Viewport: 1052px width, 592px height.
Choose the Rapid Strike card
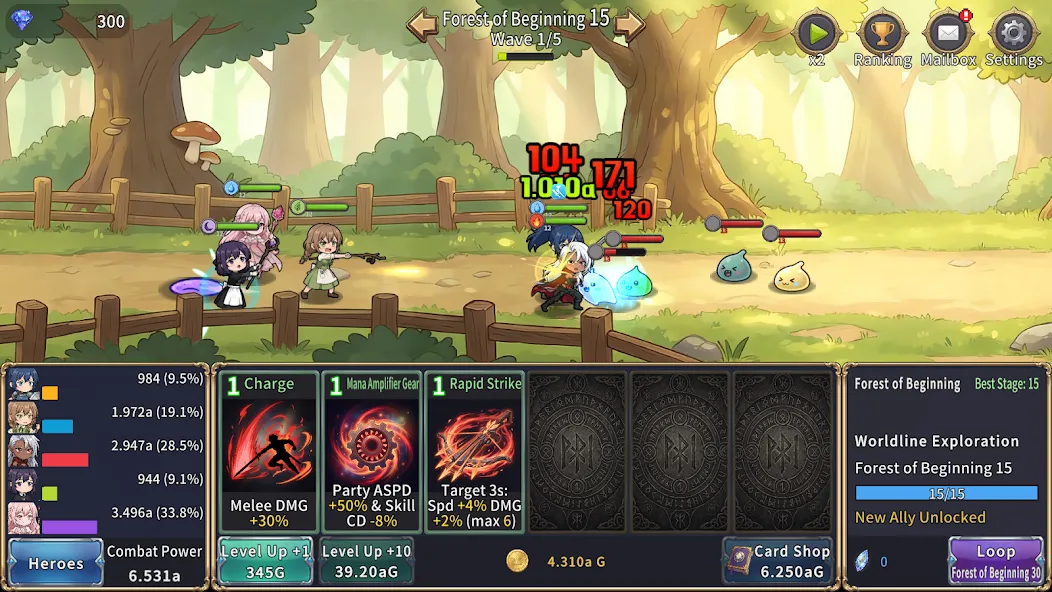click(474, 452)
